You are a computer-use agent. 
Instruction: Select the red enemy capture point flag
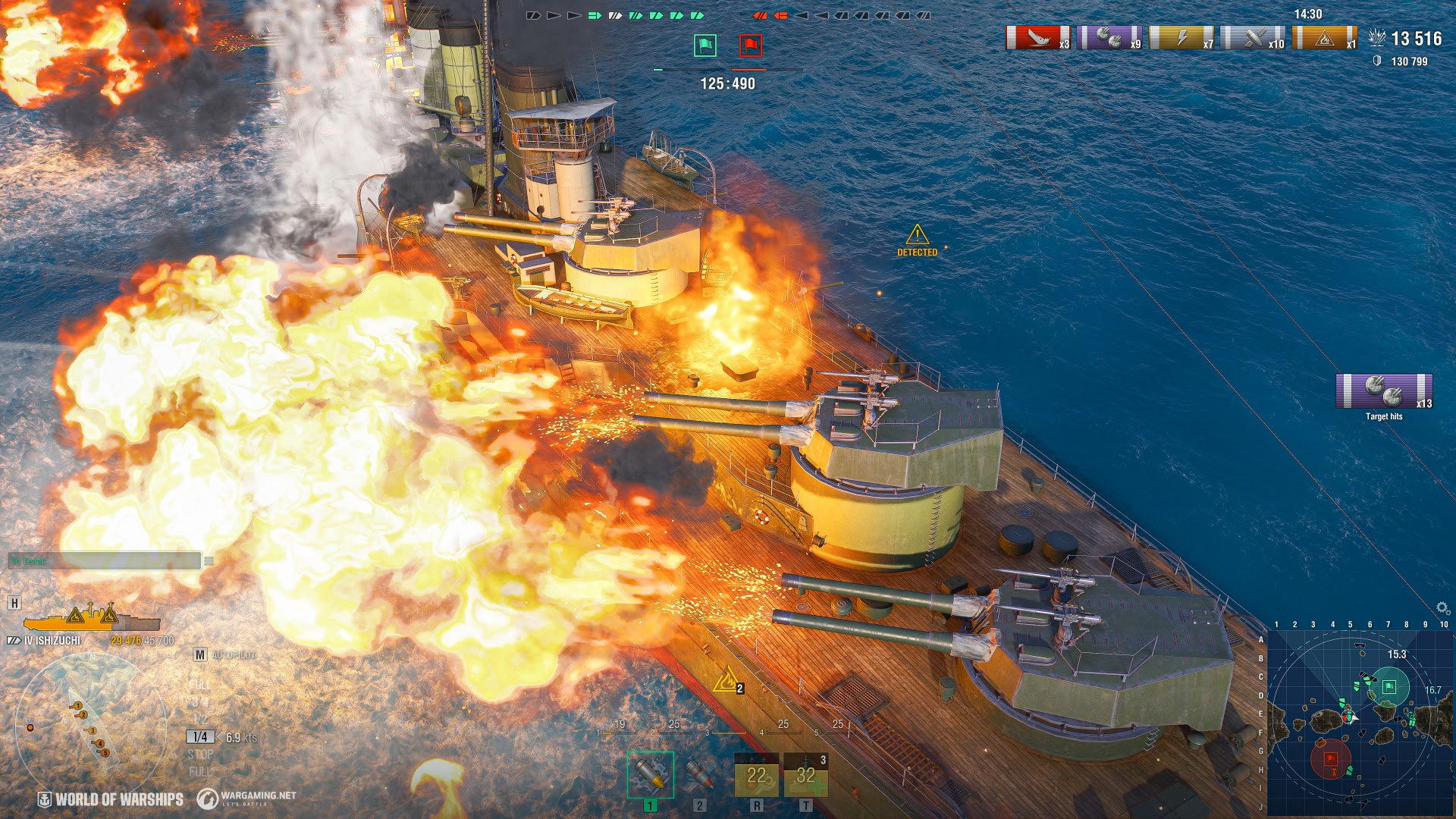coord(751,45)
